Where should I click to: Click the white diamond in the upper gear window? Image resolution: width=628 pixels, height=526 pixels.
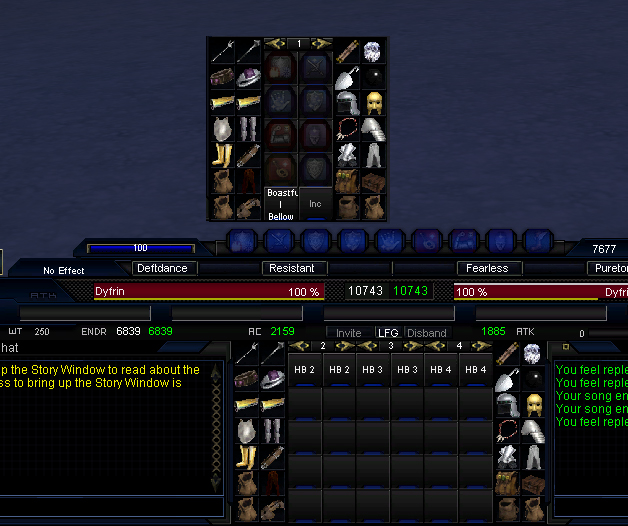(x=372, y=50)
